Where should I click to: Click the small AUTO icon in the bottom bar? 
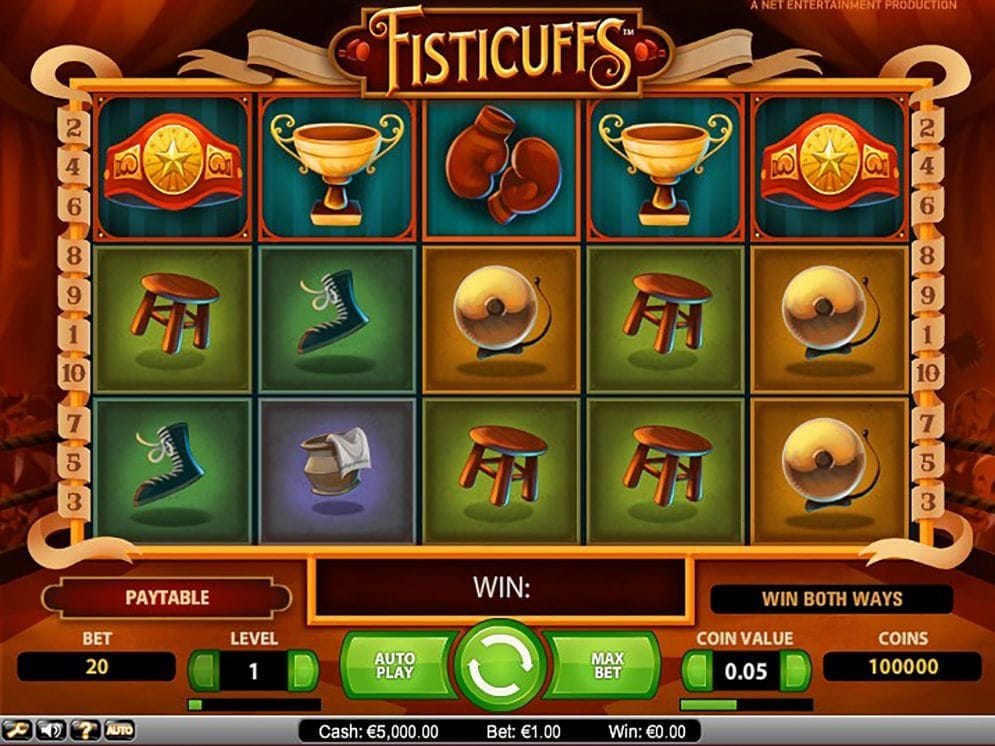pyautogui.click(x=119, y=731)
